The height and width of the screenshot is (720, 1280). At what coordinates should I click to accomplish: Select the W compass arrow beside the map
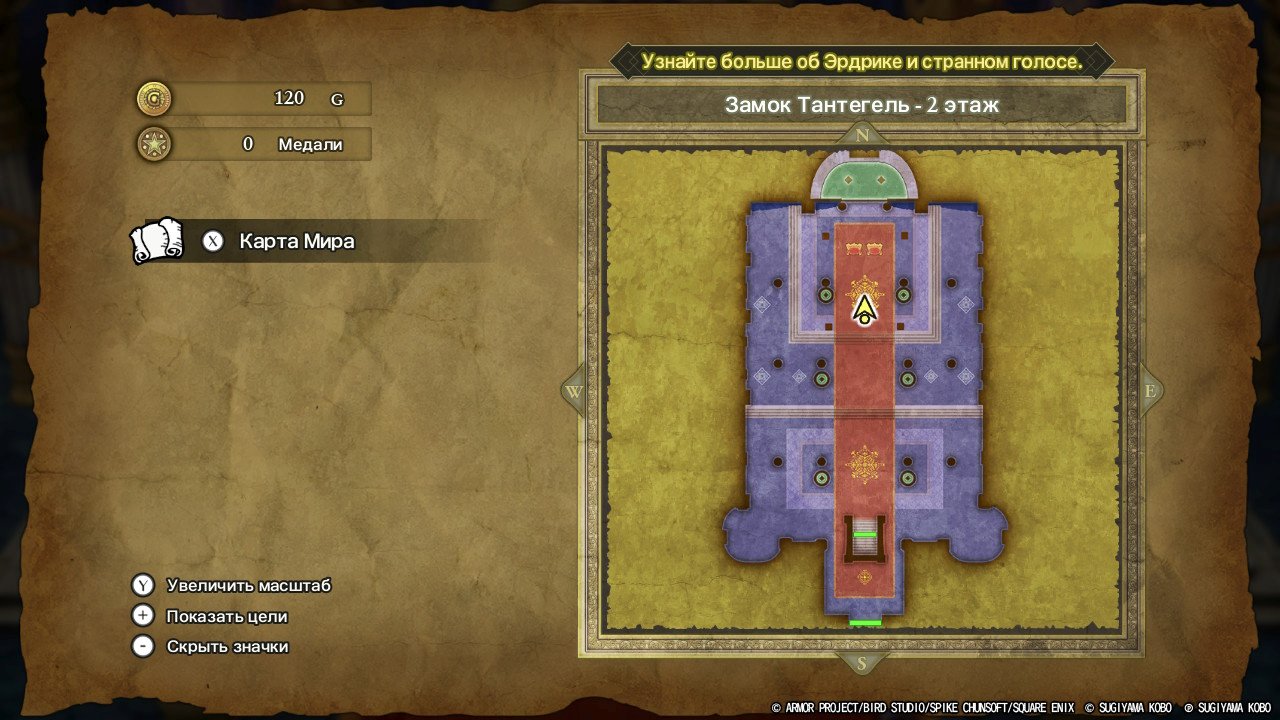point(573,392)
